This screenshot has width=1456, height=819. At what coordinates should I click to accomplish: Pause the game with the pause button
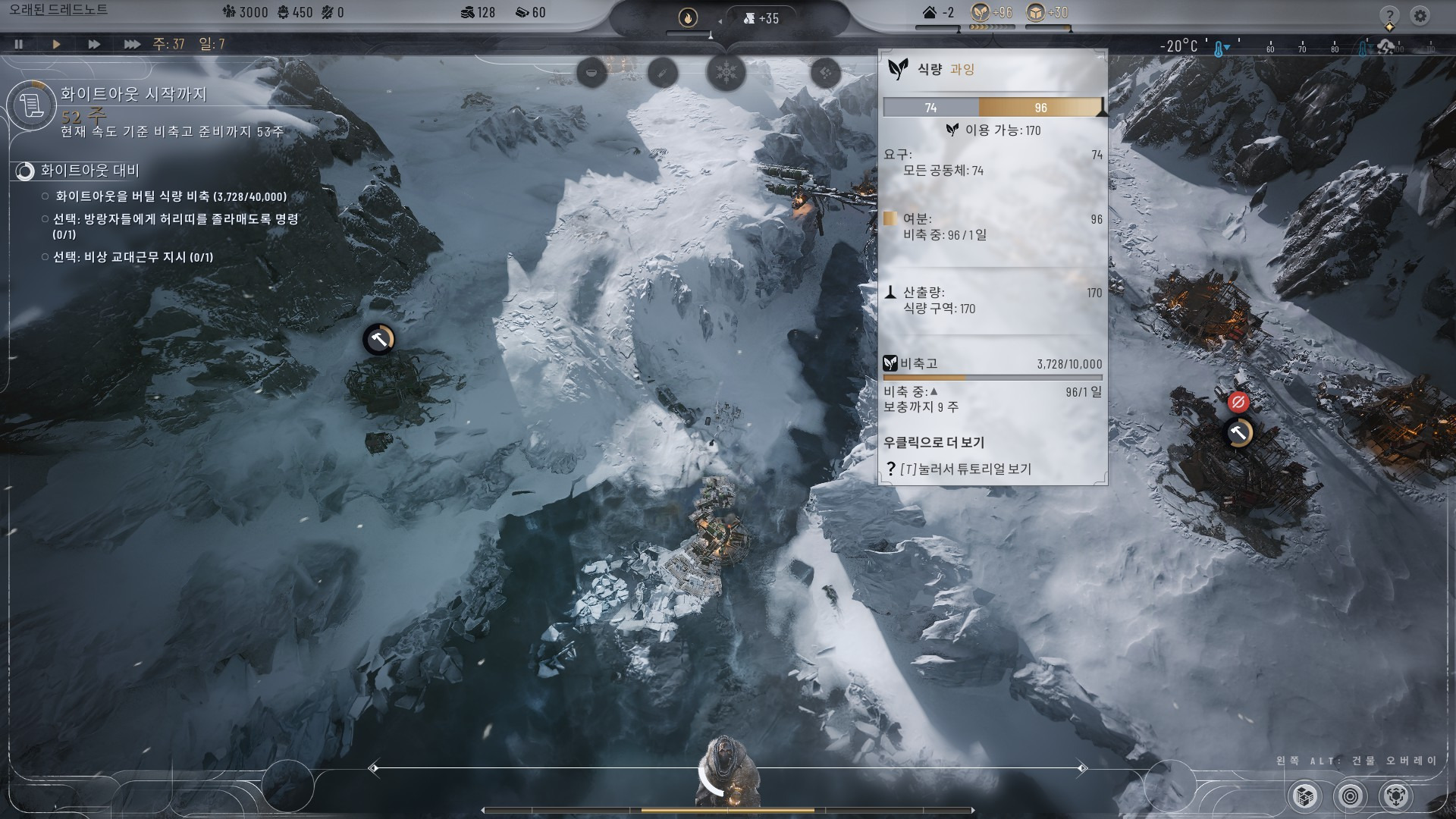coord(18,44)
